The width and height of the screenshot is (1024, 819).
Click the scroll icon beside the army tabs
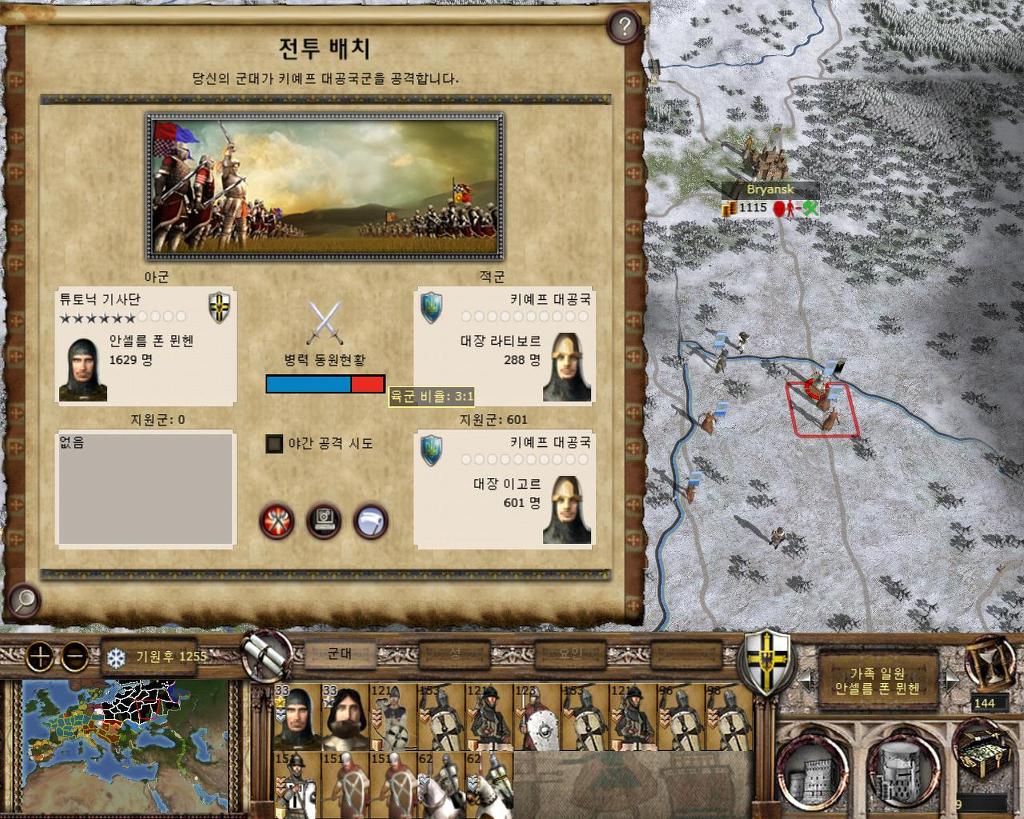coord(267,656)
